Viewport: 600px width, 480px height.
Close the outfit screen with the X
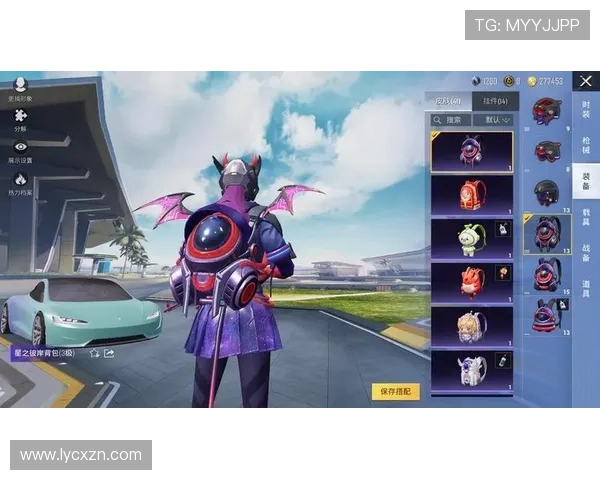click(x=586, y=80)
